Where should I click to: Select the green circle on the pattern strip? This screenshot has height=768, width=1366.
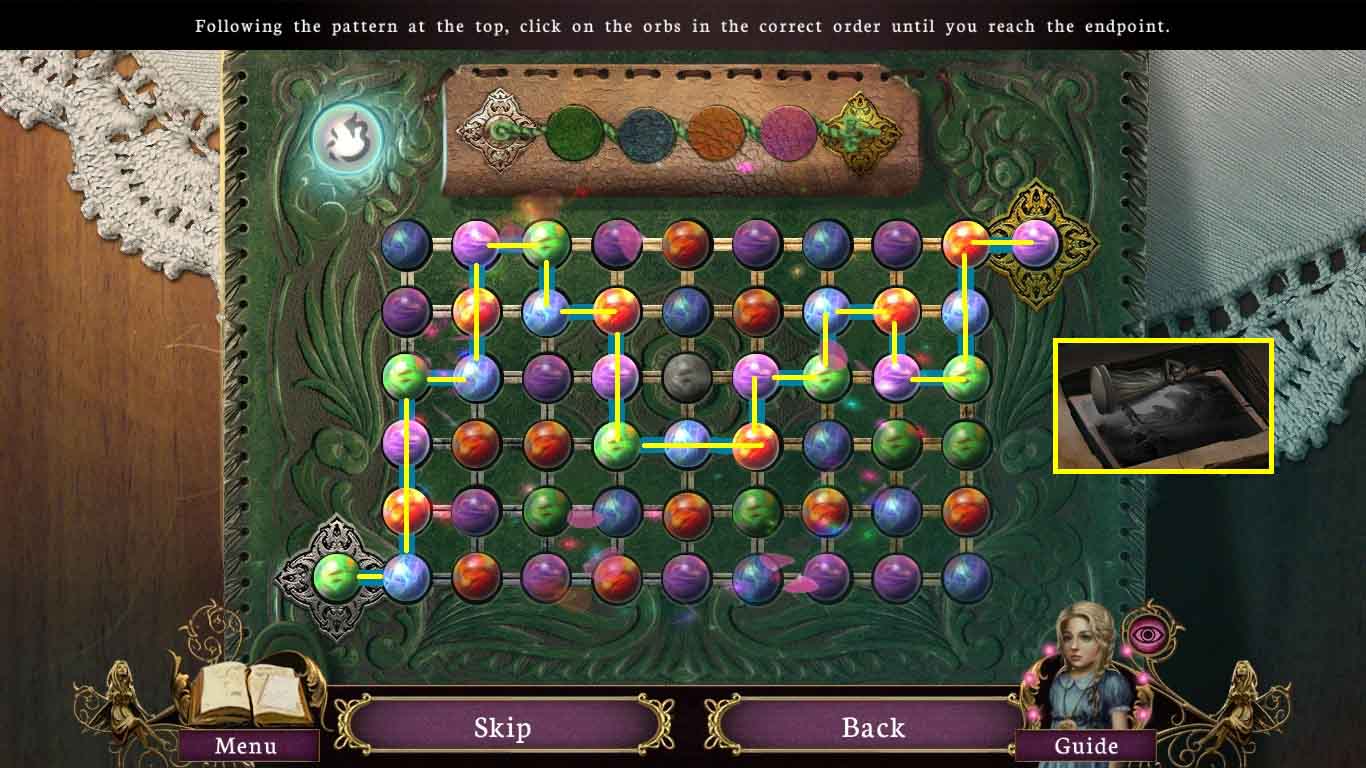(x=576, y=131)
